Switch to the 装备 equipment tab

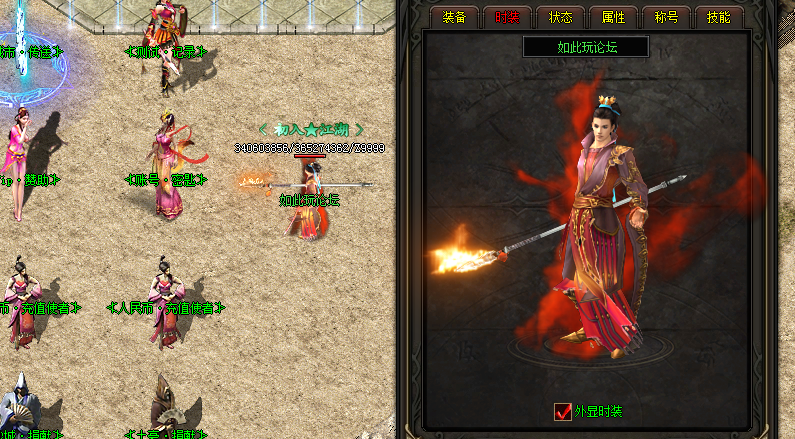454,17
